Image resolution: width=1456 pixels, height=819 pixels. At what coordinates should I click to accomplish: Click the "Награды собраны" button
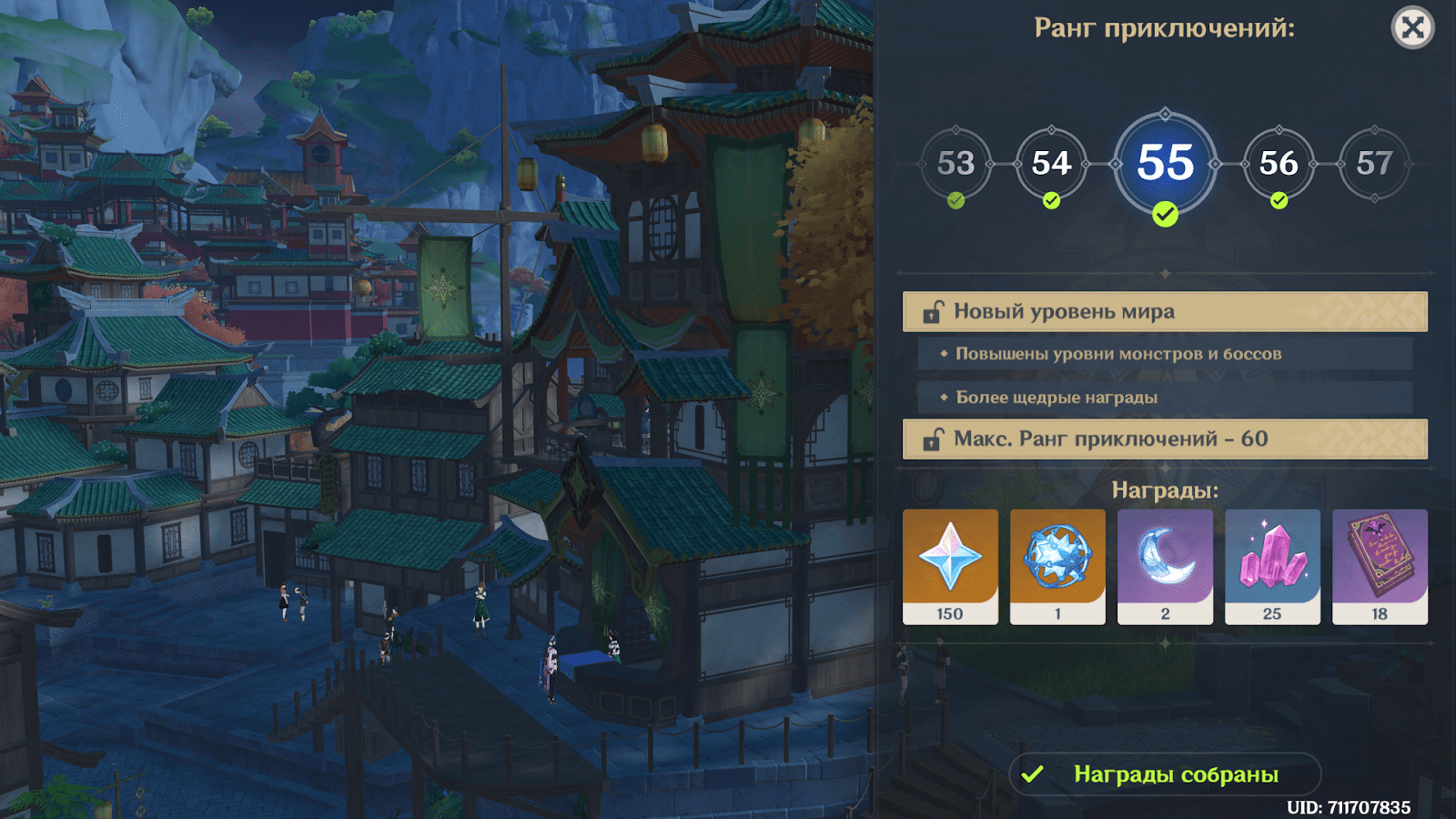pyautogui.click(x=1165, y=774)
